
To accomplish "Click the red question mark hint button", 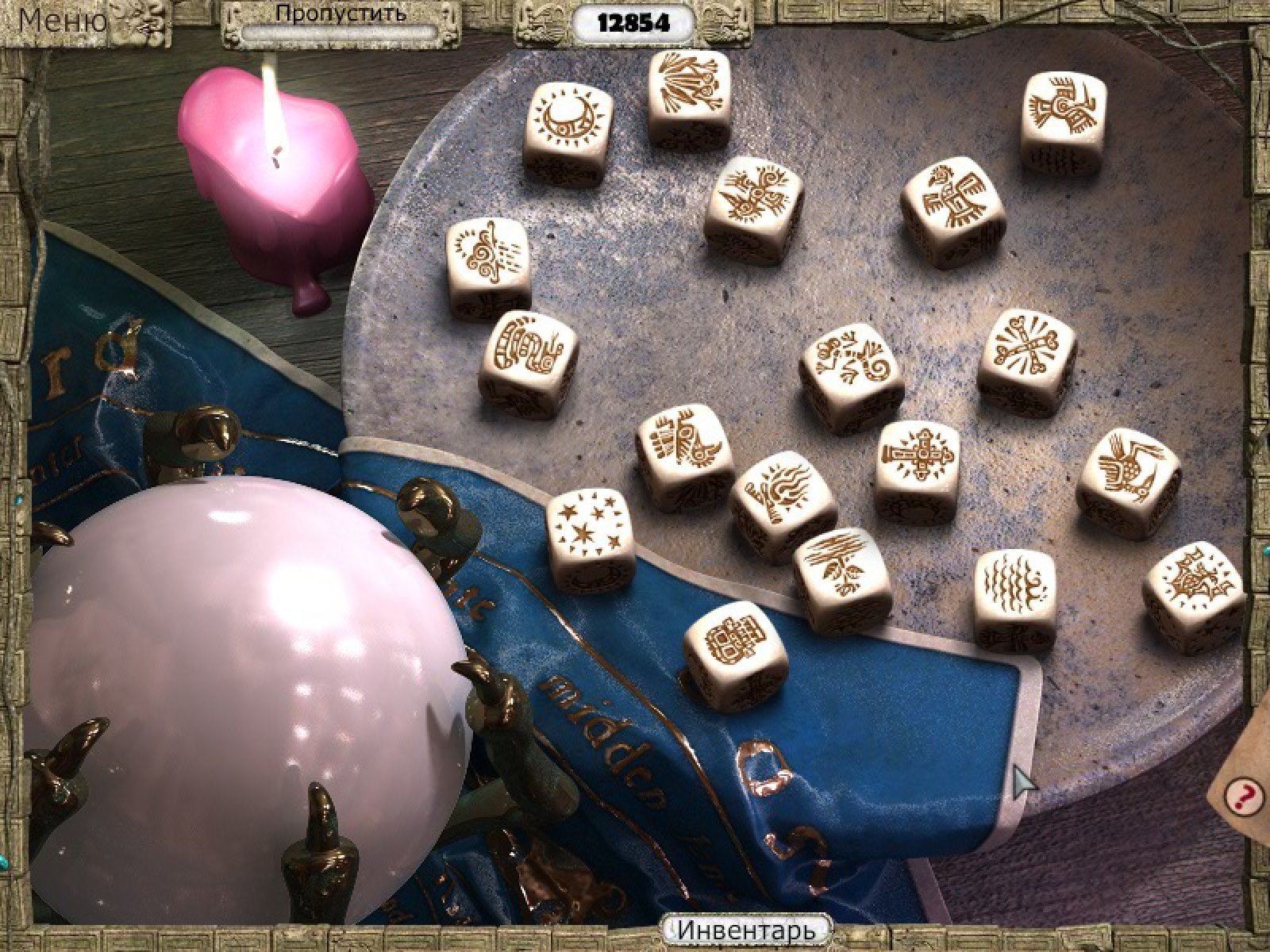I will (x=1243, y=793).
